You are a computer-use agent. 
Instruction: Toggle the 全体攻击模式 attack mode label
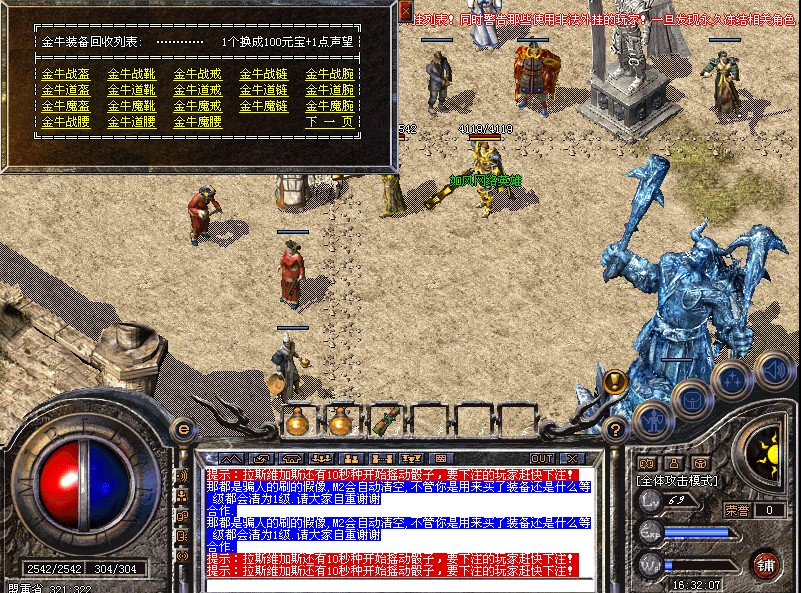pyautogui.click(x=680, y=481)
